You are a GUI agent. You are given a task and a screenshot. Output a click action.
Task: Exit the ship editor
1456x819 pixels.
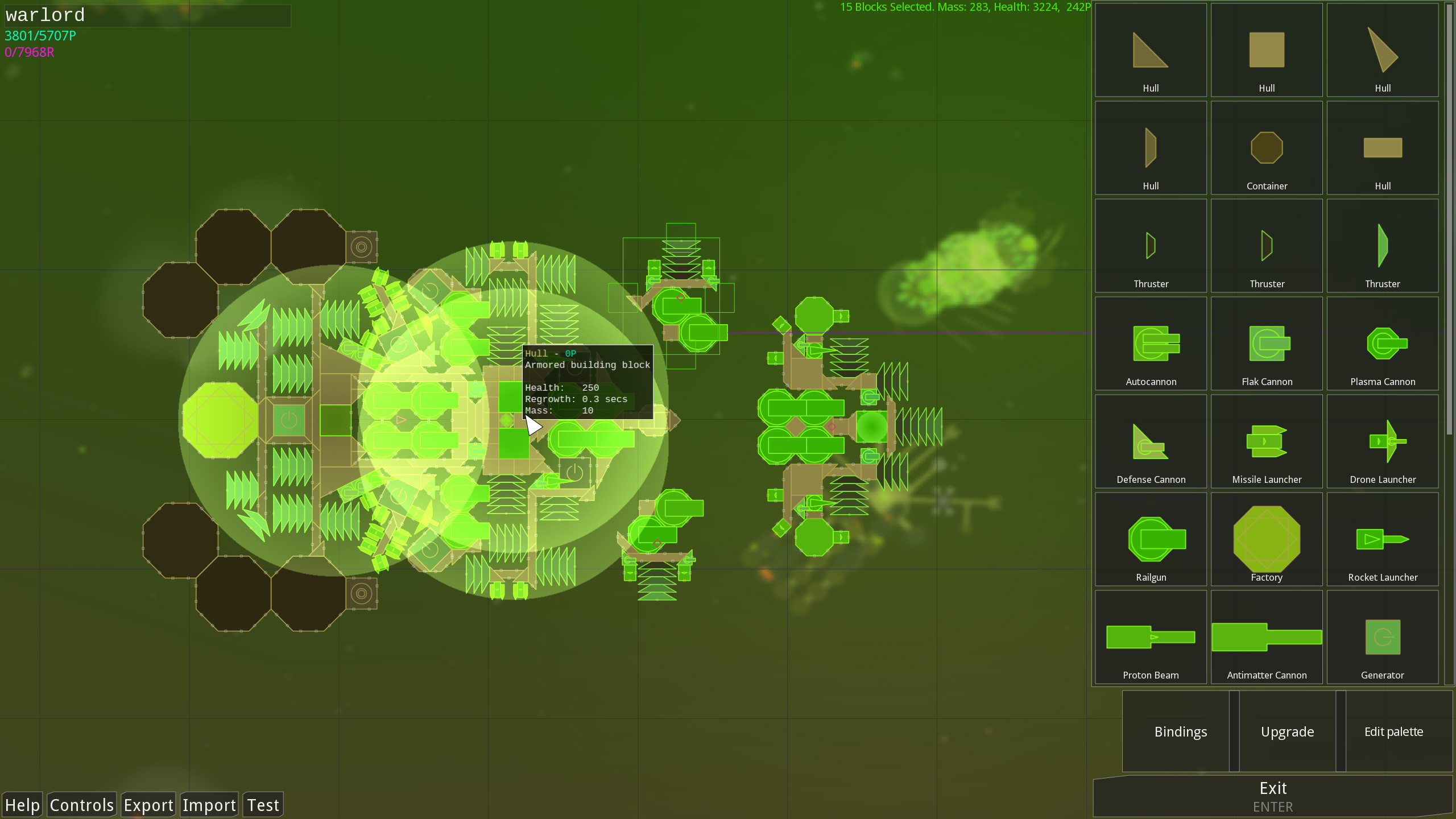(1274, 791)
